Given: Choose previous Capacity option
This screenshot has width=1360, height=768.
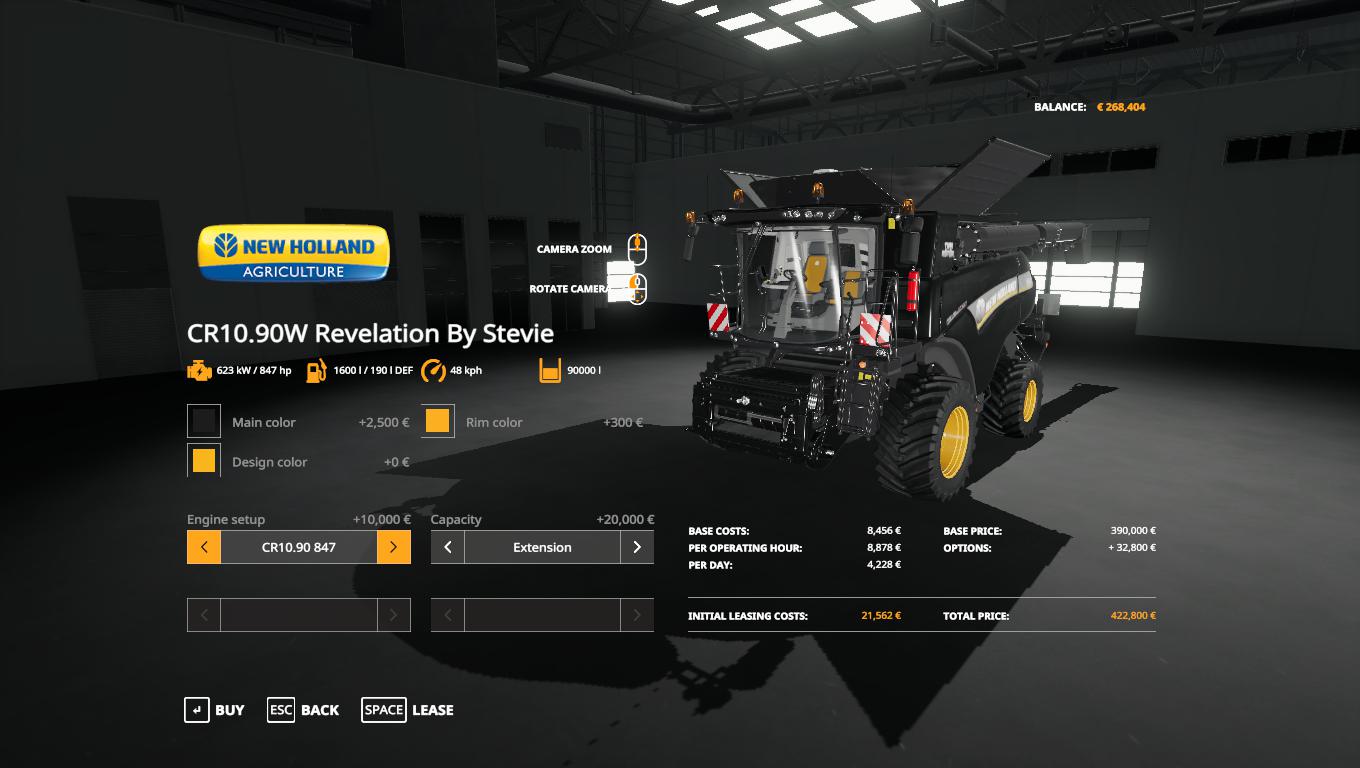Looking at the screenshot, I should 448,547.
